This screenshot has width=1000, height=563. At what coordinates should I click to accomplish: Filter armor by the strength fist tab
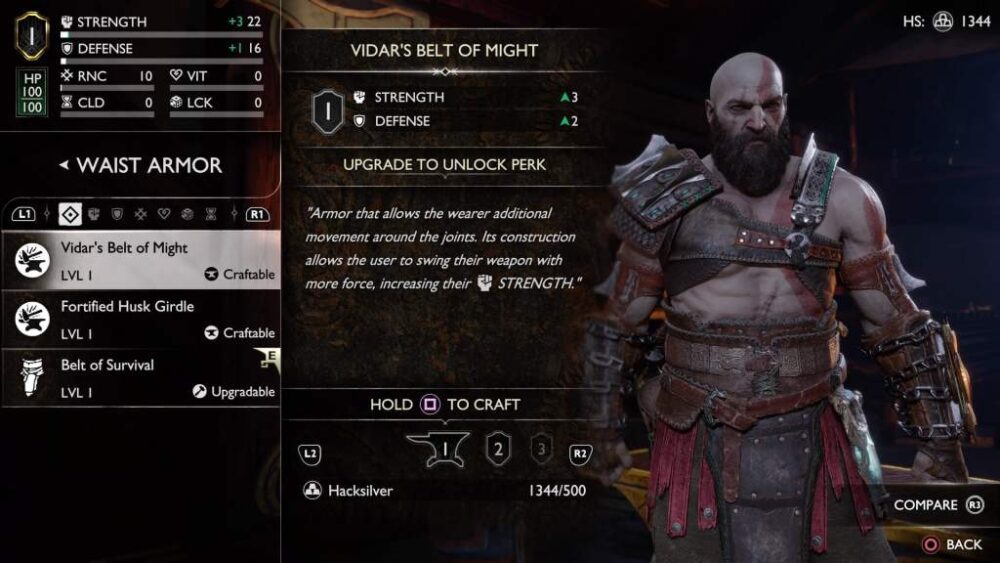point(94,213)
